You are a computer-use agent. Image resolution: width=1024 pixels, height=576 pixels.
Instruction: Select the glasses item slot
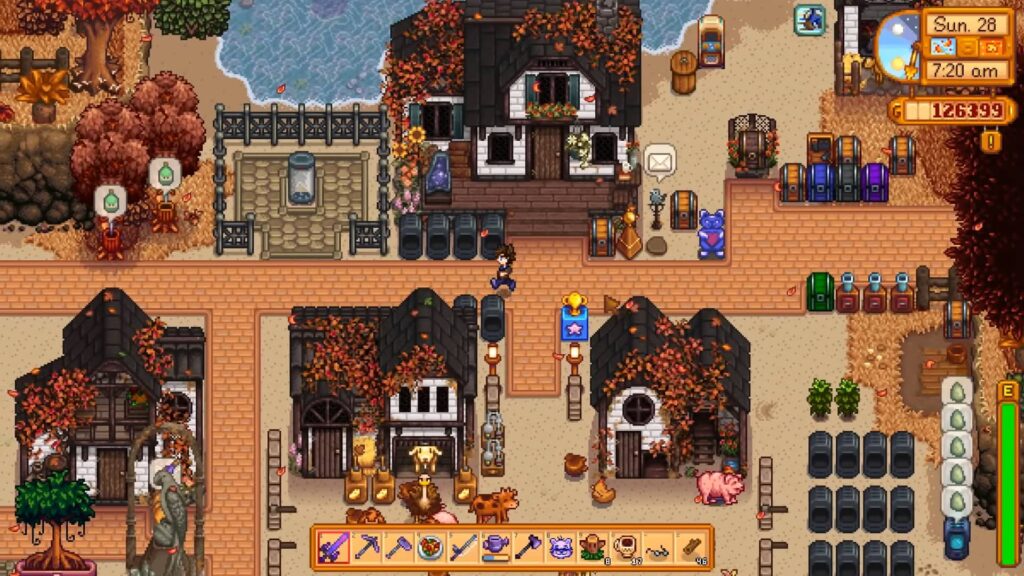tap(659, 547)
